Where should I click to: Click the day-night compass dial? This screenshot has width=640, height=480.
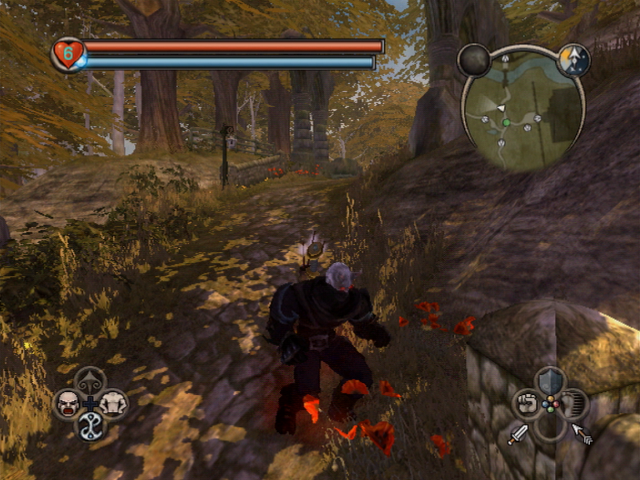573,59
